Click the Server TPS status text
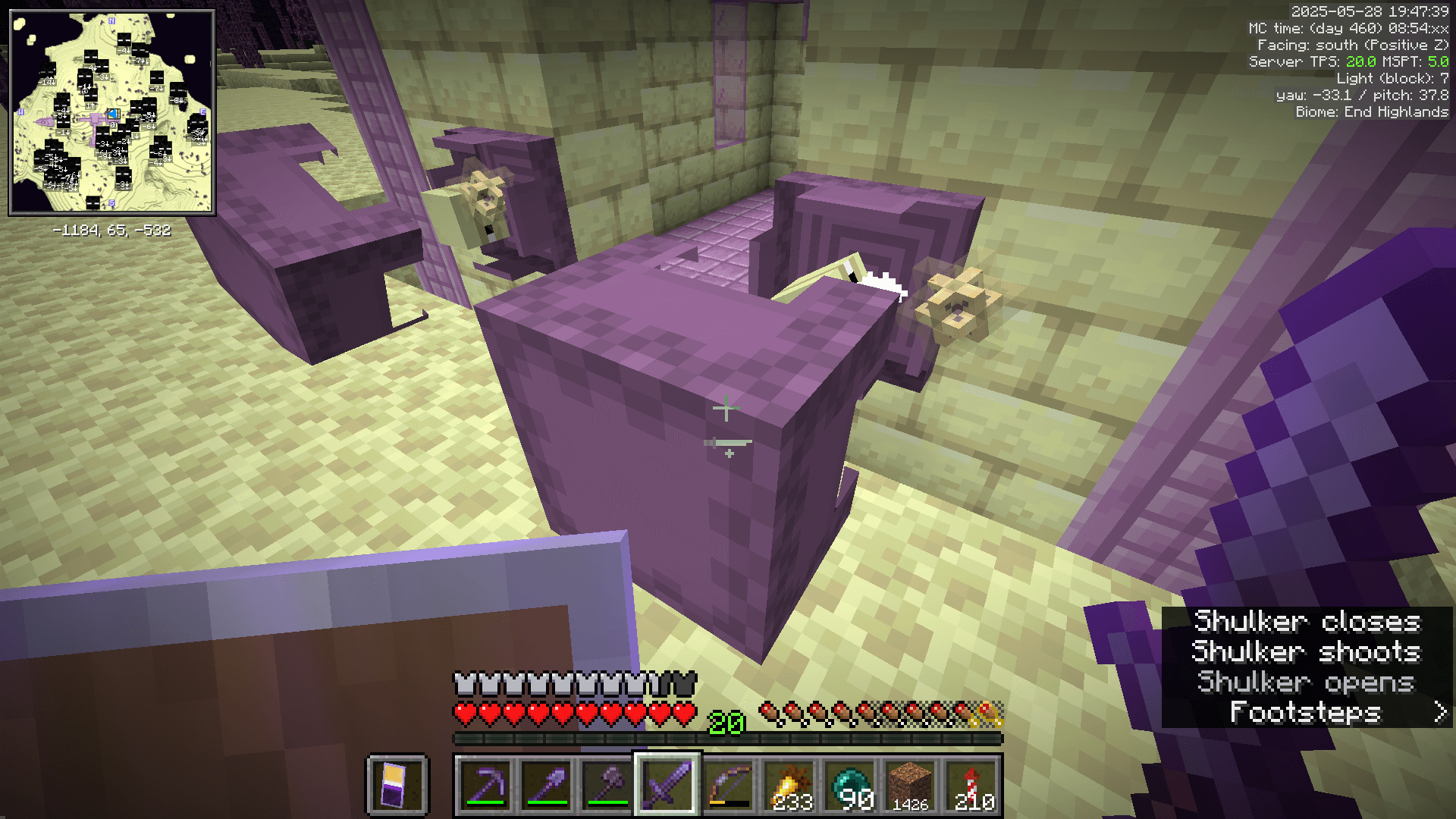 pyautogui.click(x=1346, y=61)
